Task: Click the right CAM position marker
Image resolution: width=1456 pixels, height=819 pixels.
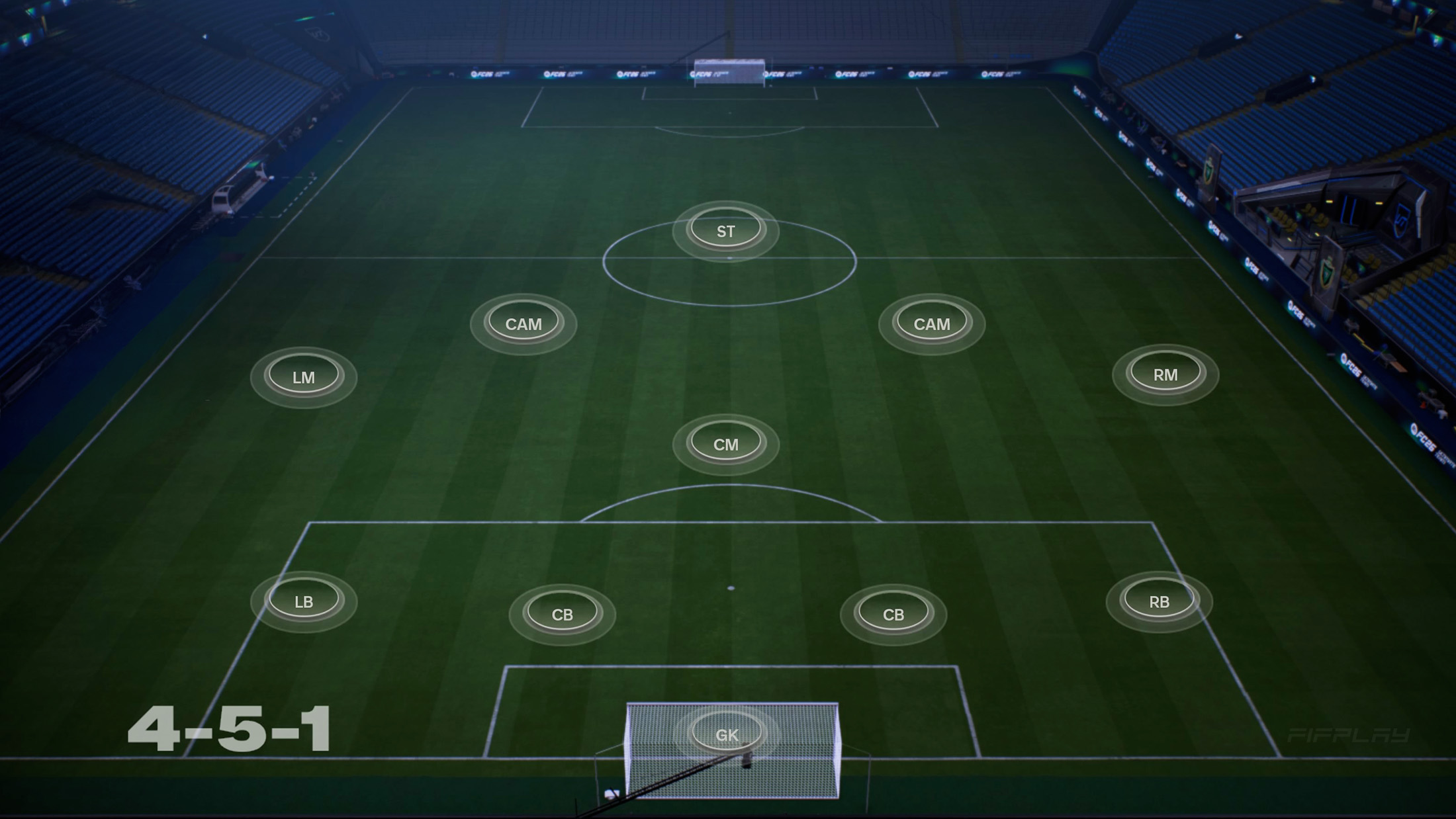Action: (931, 323)
